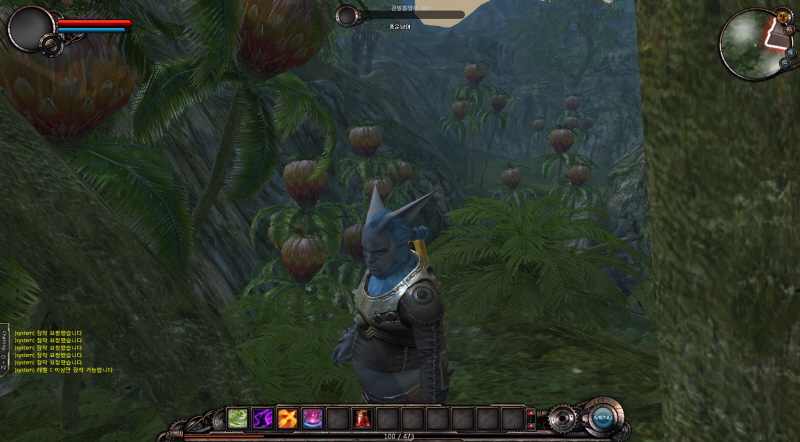Open the blue MENU button
Image resolution: width=800 pixels, height=442 pixels.
point(602,417)
